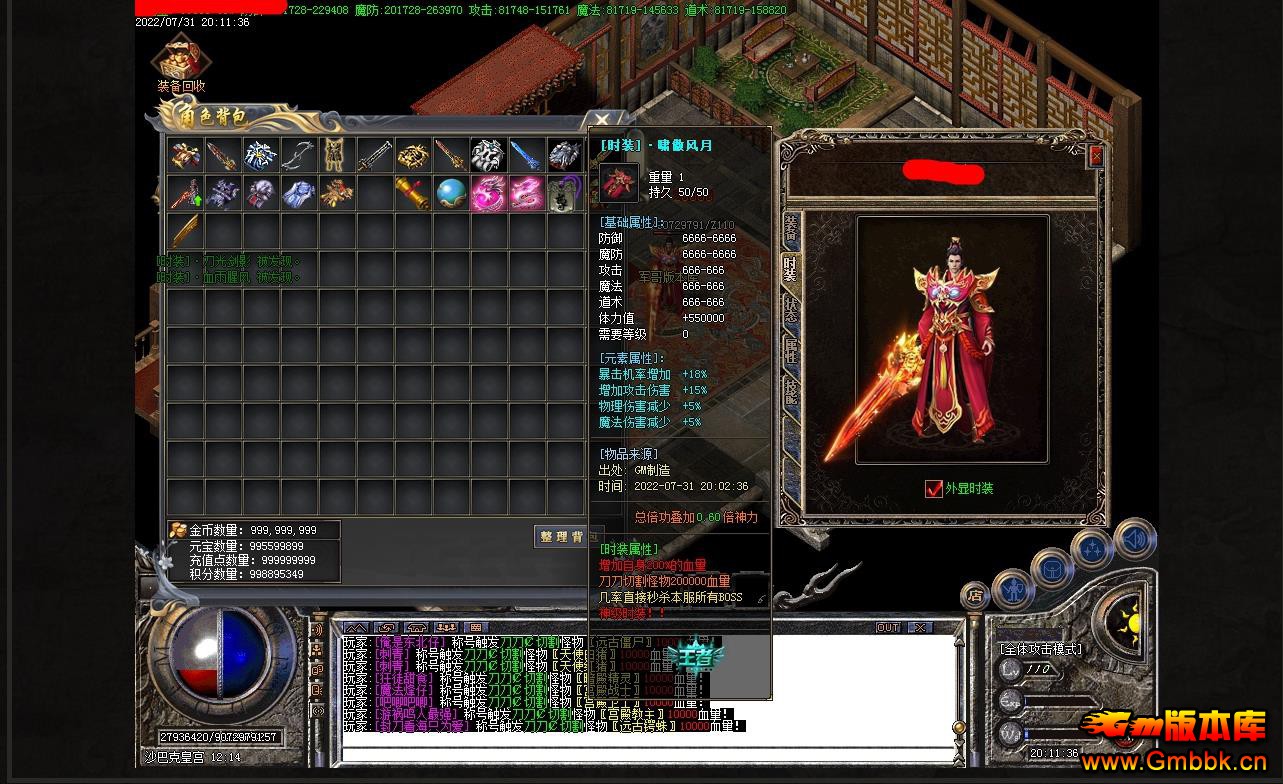1283x784 pixels.
Task: Open the 状态 status tab
Action: pos(790,309)
